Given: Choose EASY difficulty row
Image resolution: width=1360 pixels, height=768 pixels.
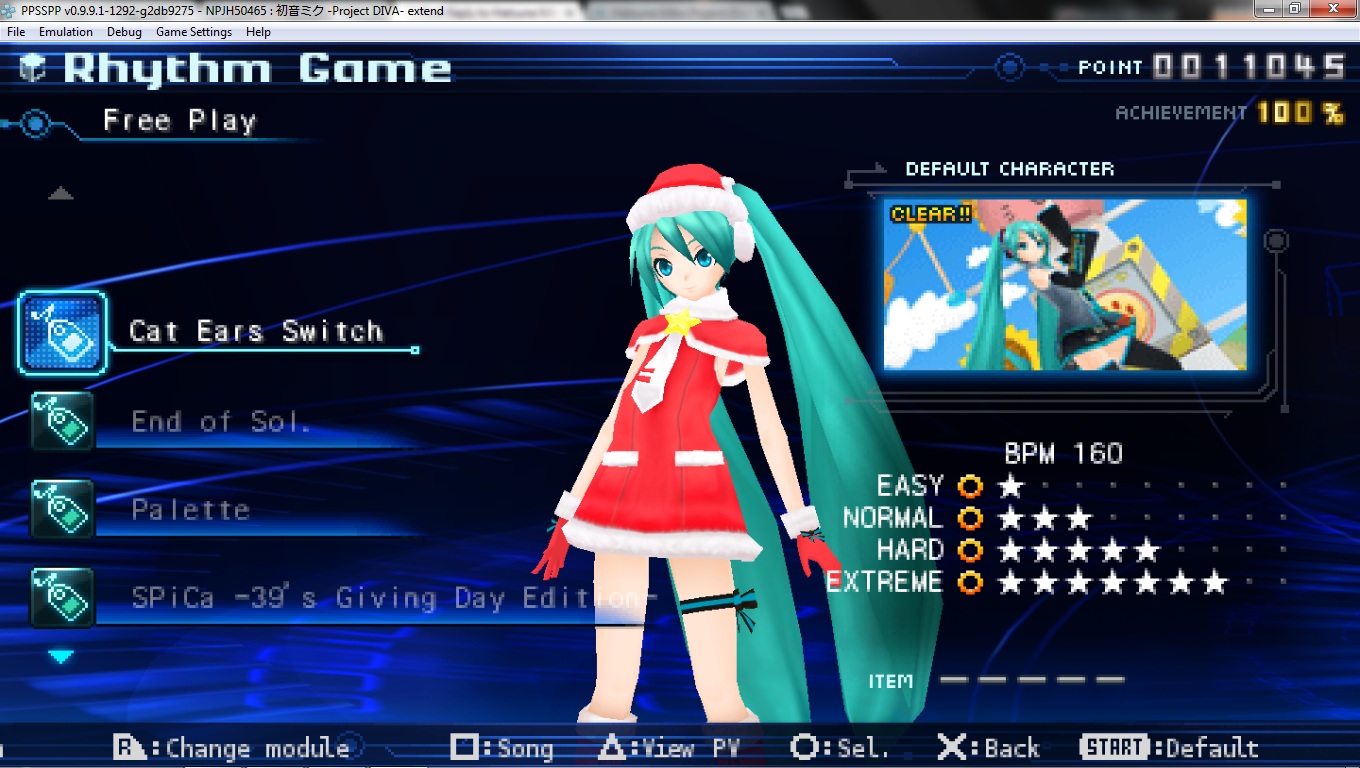Looking at the screenshot, I should (910, 487).
